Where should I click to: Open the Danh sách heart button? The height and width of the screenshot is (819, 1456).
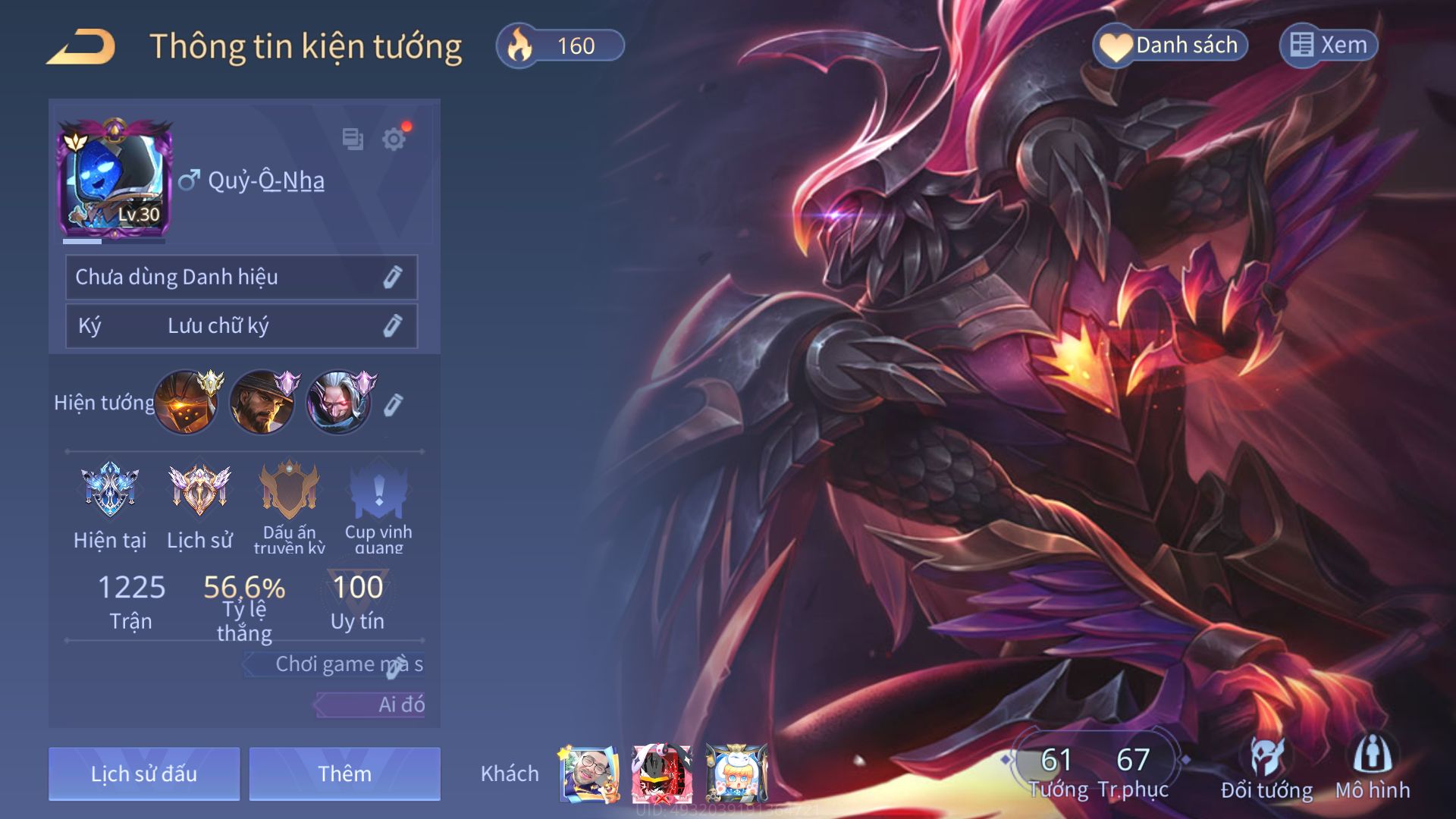coord(1171,45)
